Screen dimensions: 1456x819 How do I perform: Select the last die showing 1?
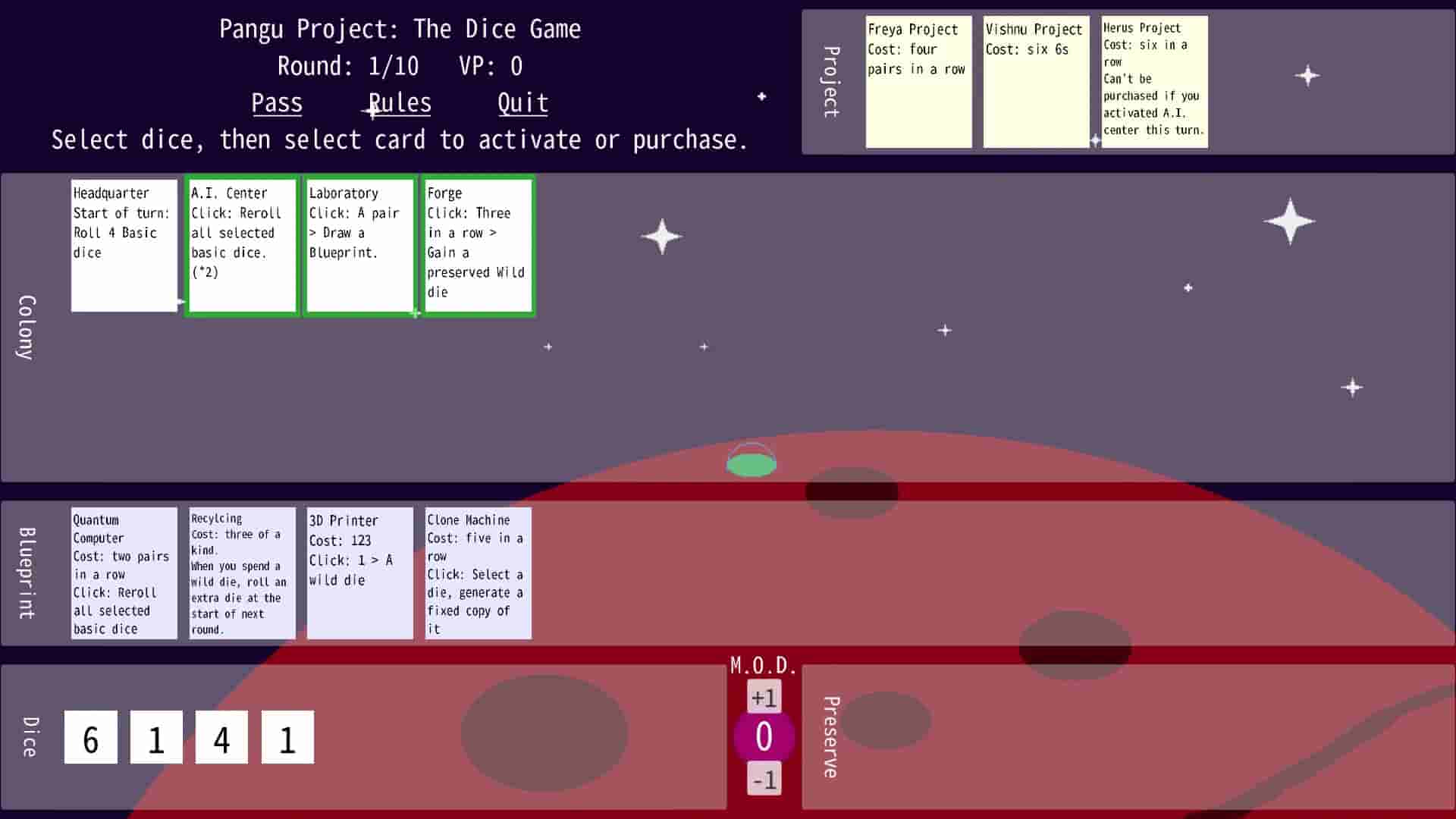click(x=287, y=736)
